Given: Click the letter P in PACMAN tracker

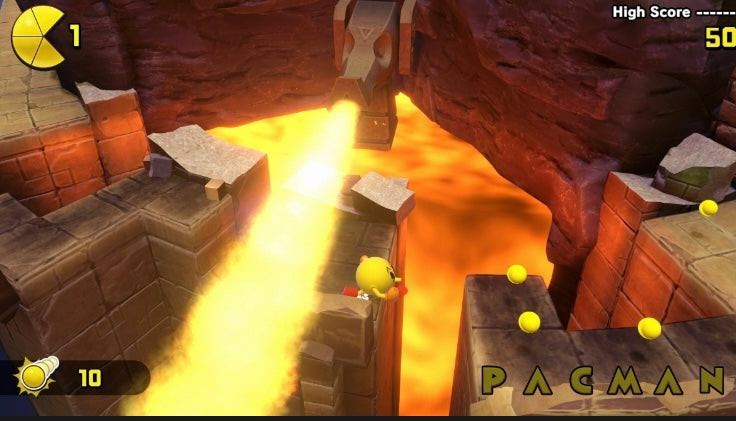Looking at the screenshot, I should (494, 379).
